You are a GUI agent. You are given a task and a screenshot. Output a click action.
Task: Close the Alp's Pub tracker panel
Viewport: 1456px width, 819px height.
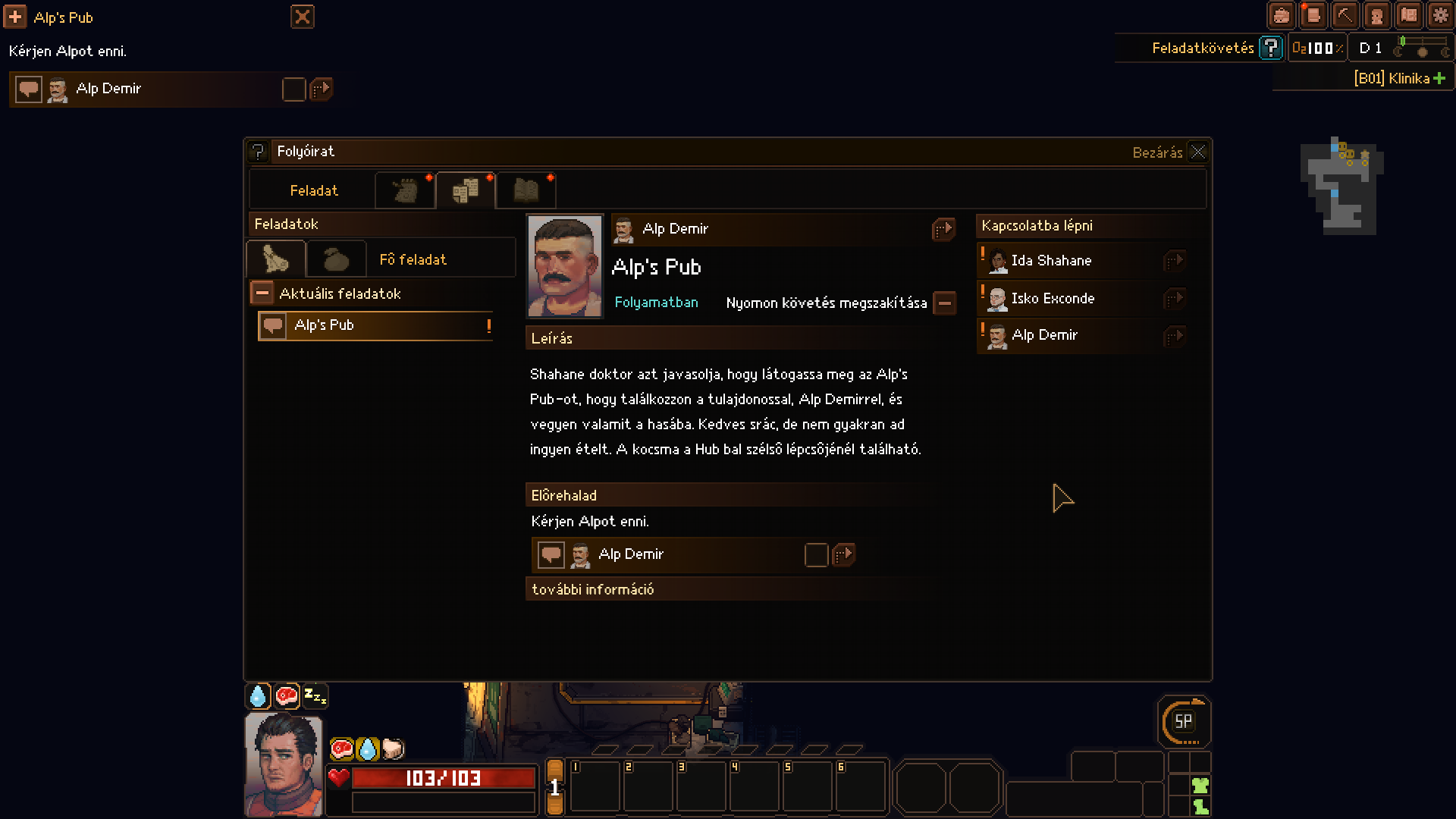coord(302,17)
